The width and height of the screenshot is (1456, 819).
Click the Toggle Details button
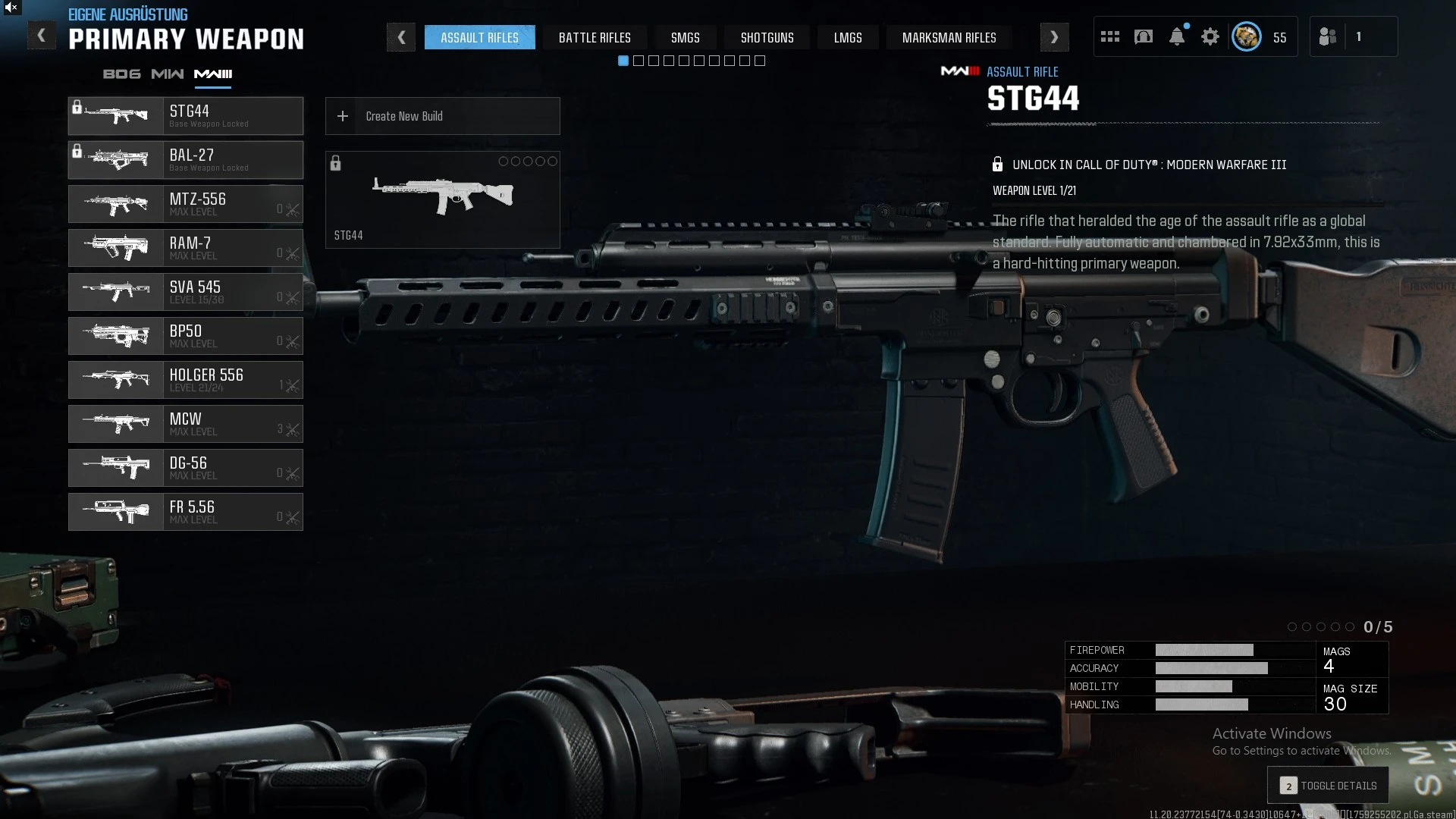tap(1328, 786)
